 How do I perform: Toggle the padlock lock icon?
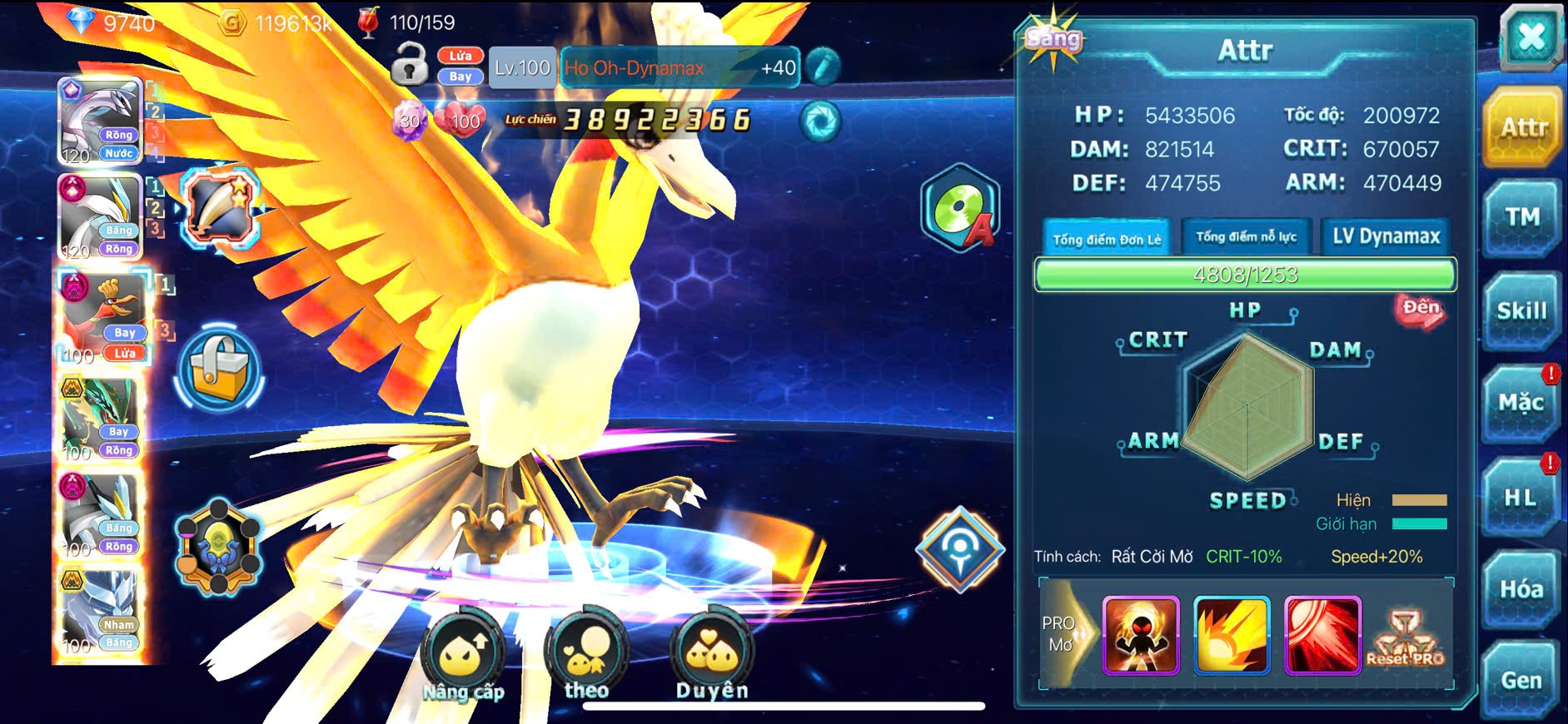pyautogui.click(x=409, y=63)
